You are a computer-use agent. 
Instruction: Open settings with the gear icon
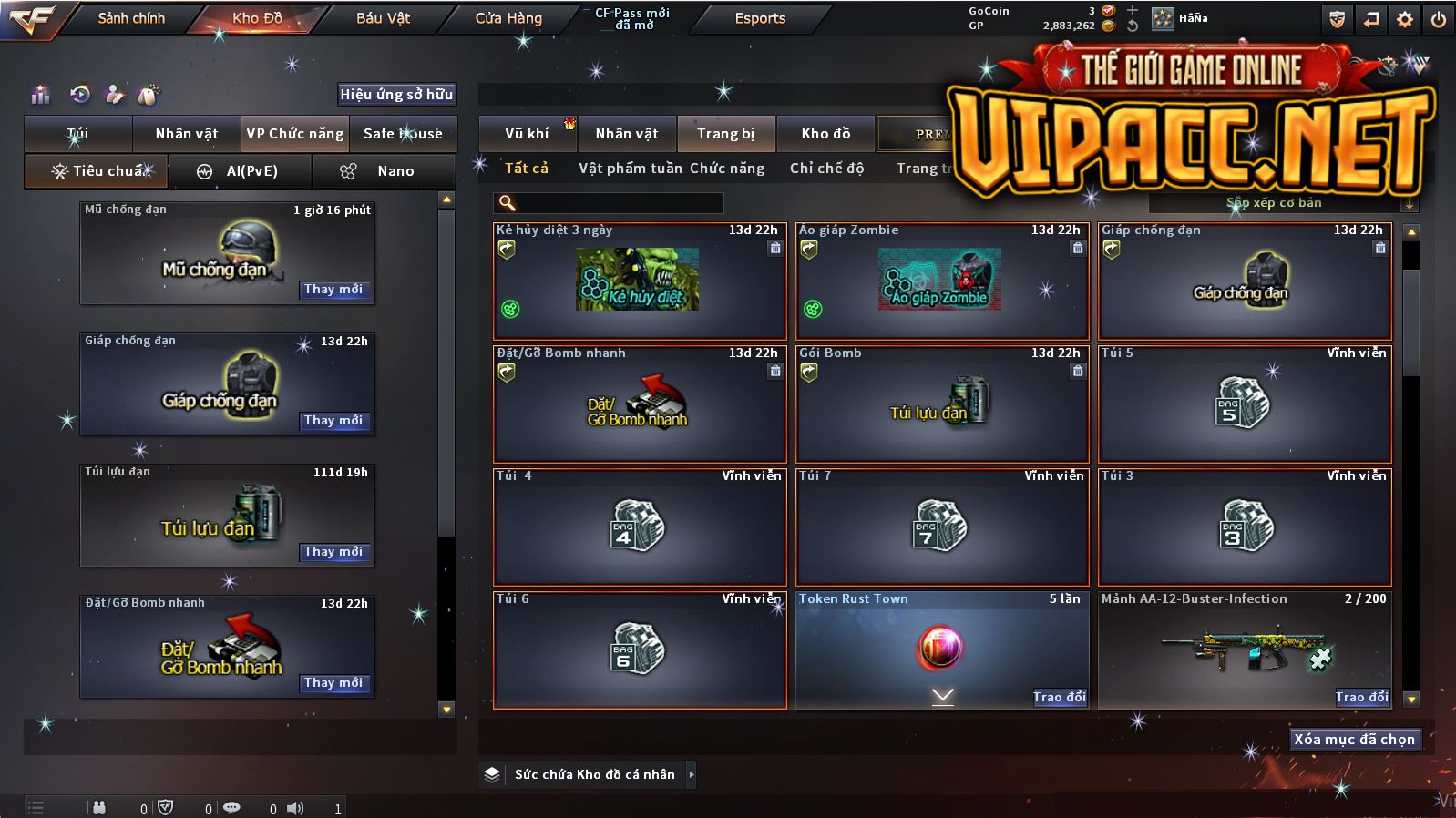[1405, 19]
